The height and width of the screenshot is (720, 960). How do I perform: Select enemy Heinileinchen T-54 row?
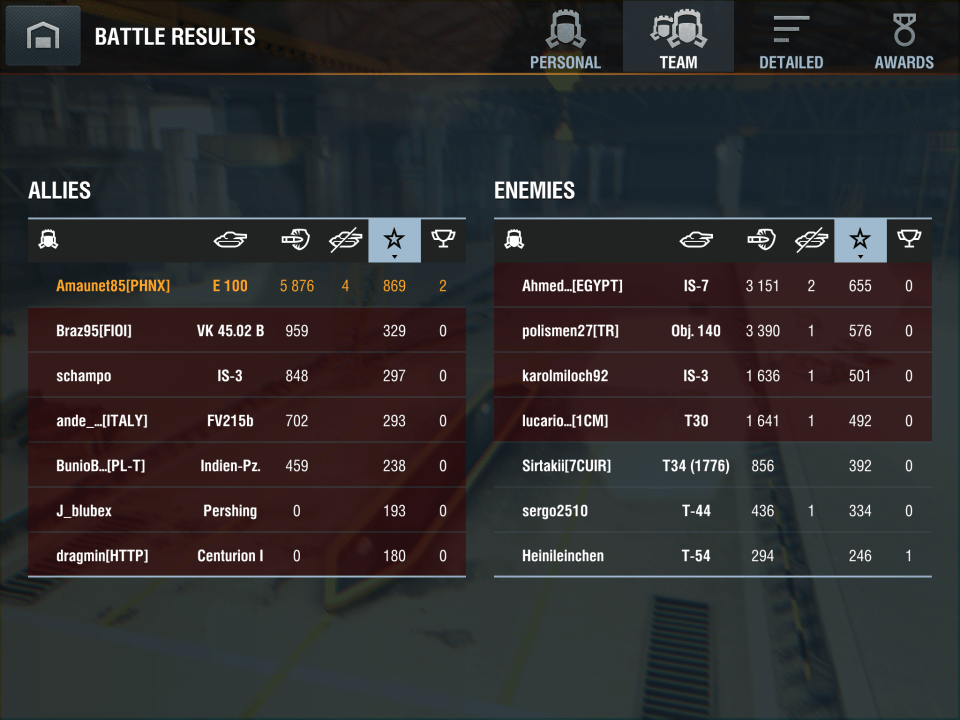pos(712,556)
